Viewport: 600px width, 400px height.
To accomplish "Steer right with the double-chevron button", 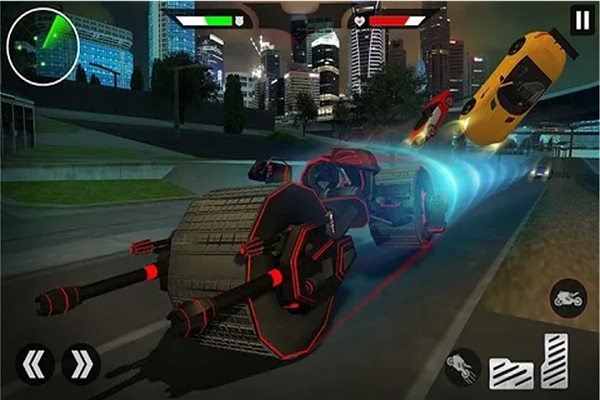I will (81, 364).
